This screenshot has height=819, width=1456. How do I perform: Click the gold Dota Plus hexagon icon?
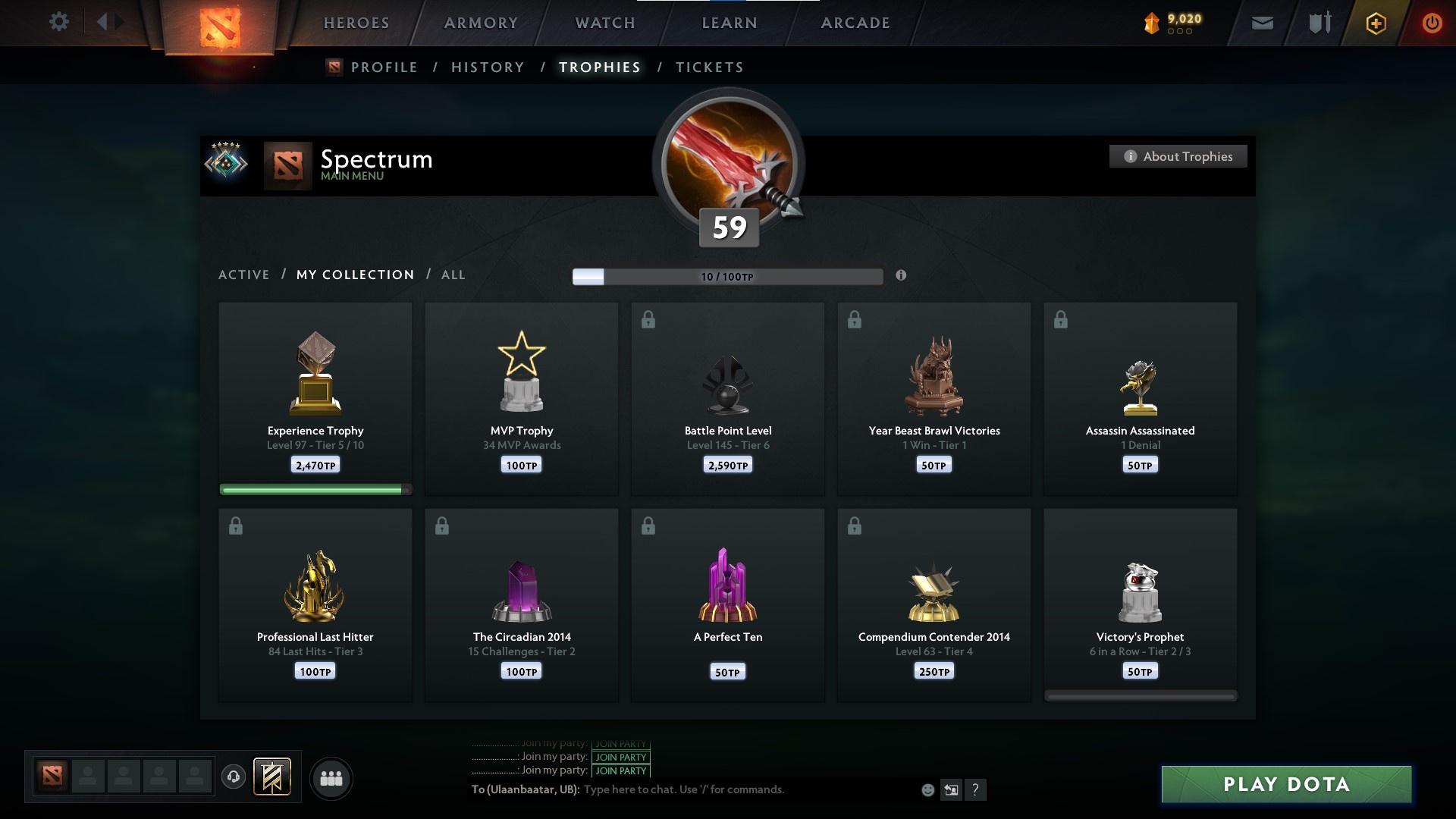[x=1375, y=23]
